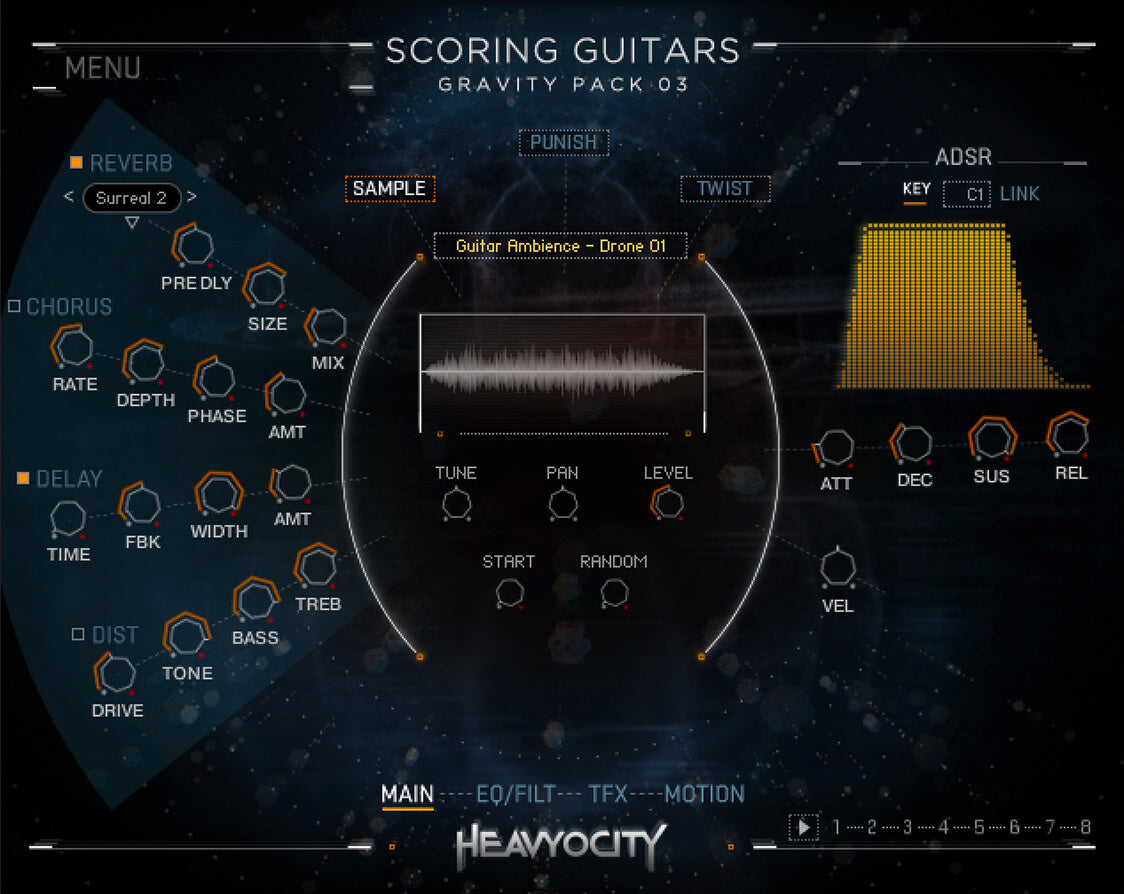
Task: Click the reverb MIX knob
Action: coord(327,327)
